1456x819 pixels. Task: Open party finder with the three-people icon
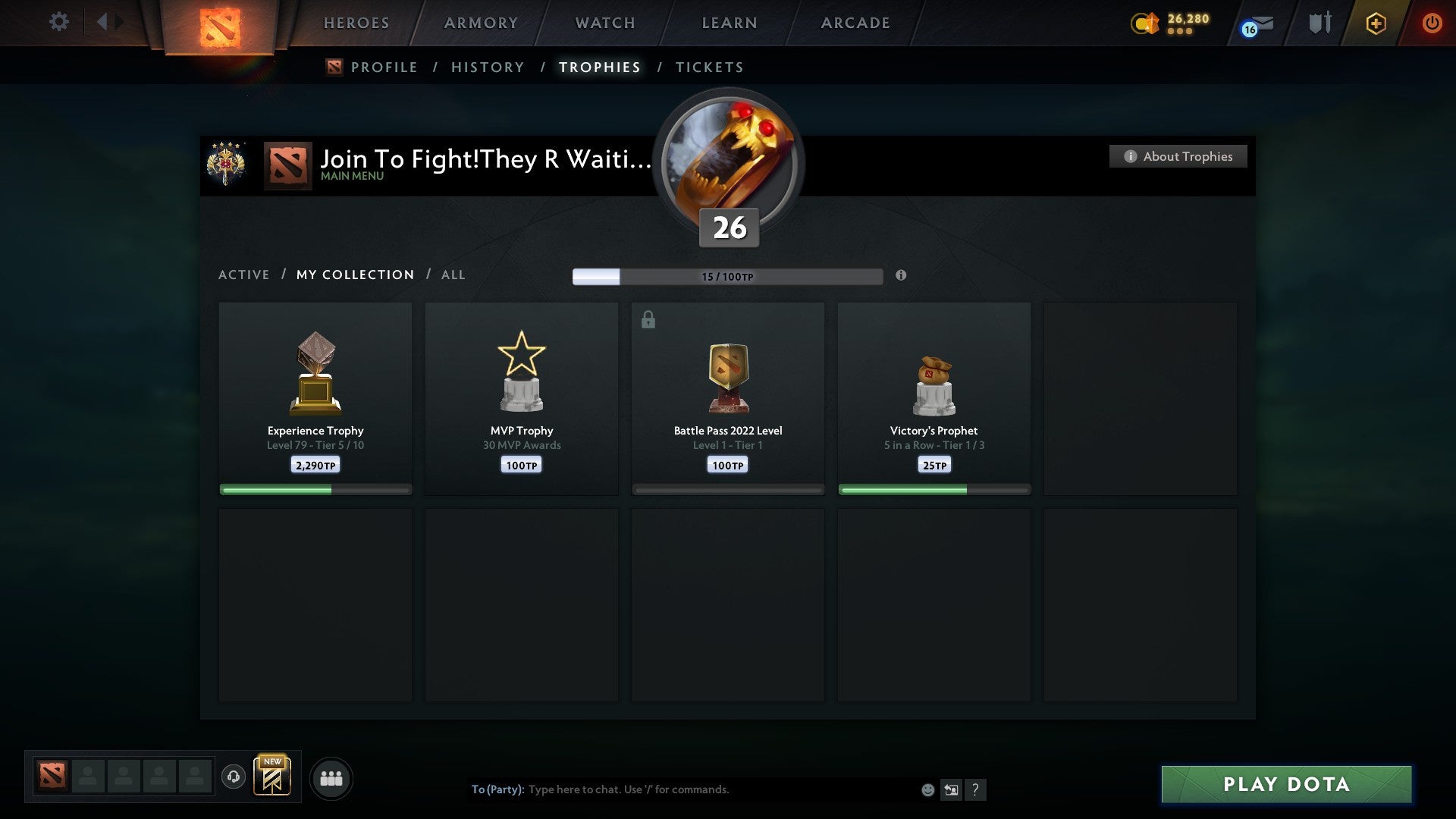(x=331, y=778)
